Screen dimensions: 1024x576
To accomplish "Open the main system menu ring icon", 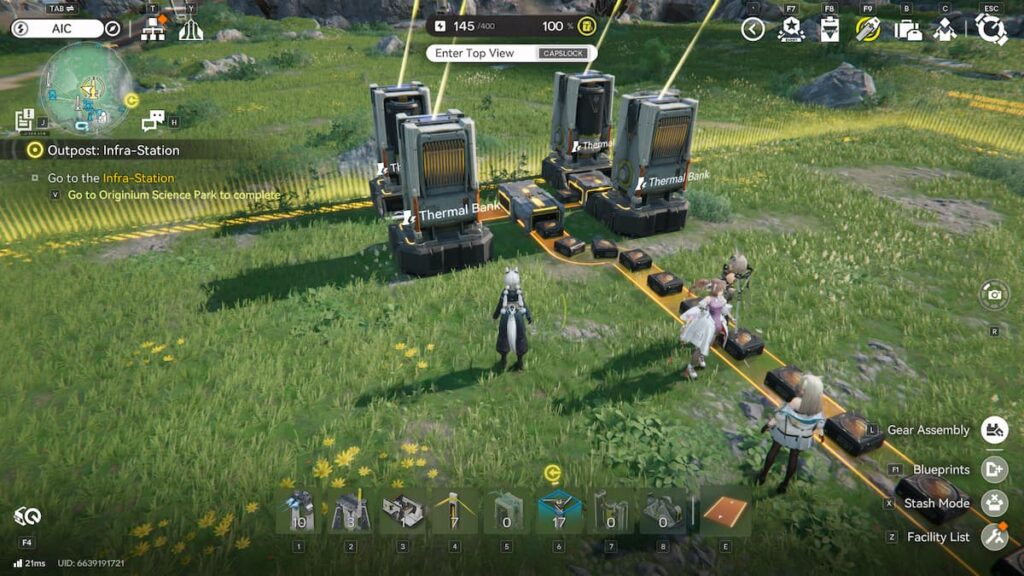I will coord(991,29).
